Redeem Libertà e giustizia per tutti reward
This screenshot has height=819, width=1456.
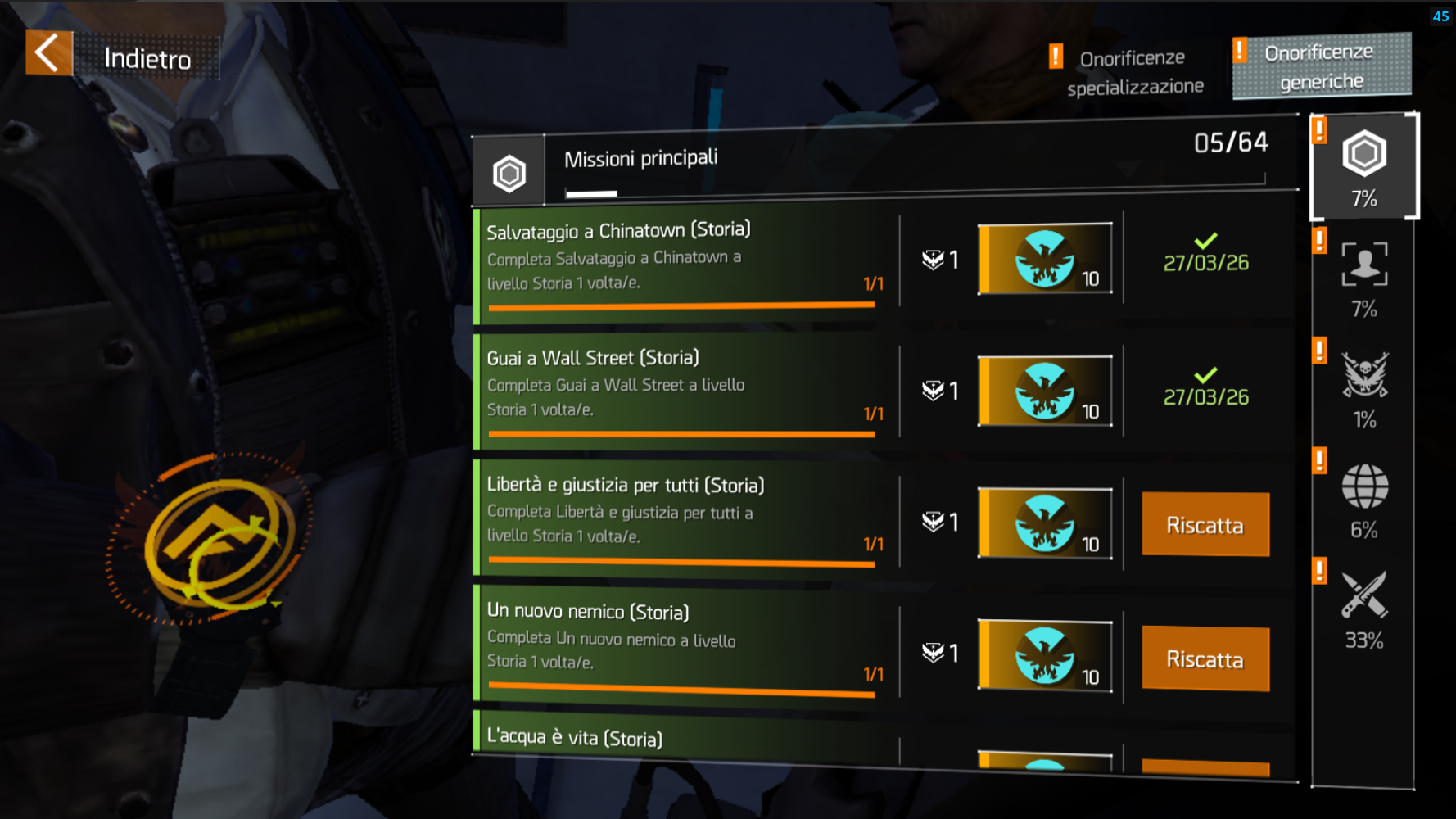(1205, 524)
